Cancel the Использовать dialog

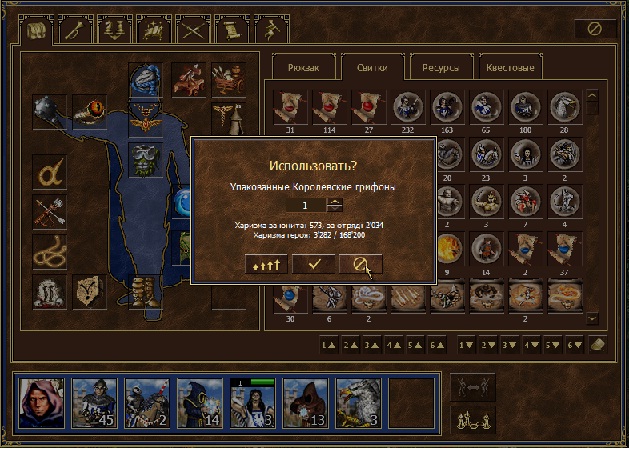tap(360, 263)
